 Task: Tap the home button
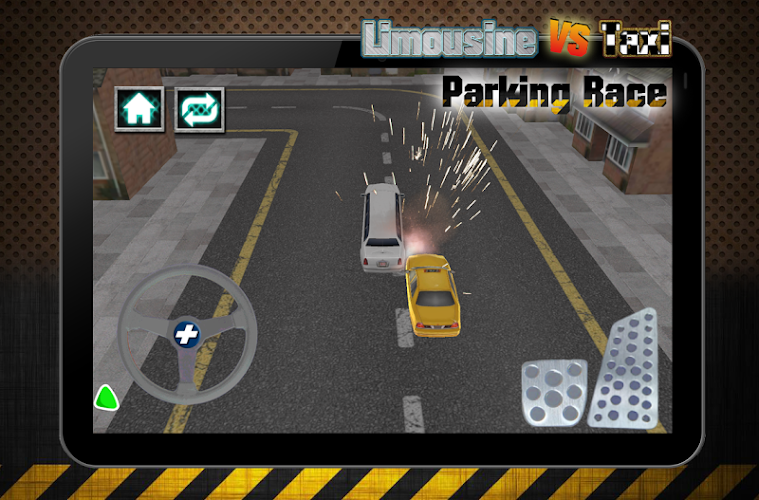click(x=140, y=108)
